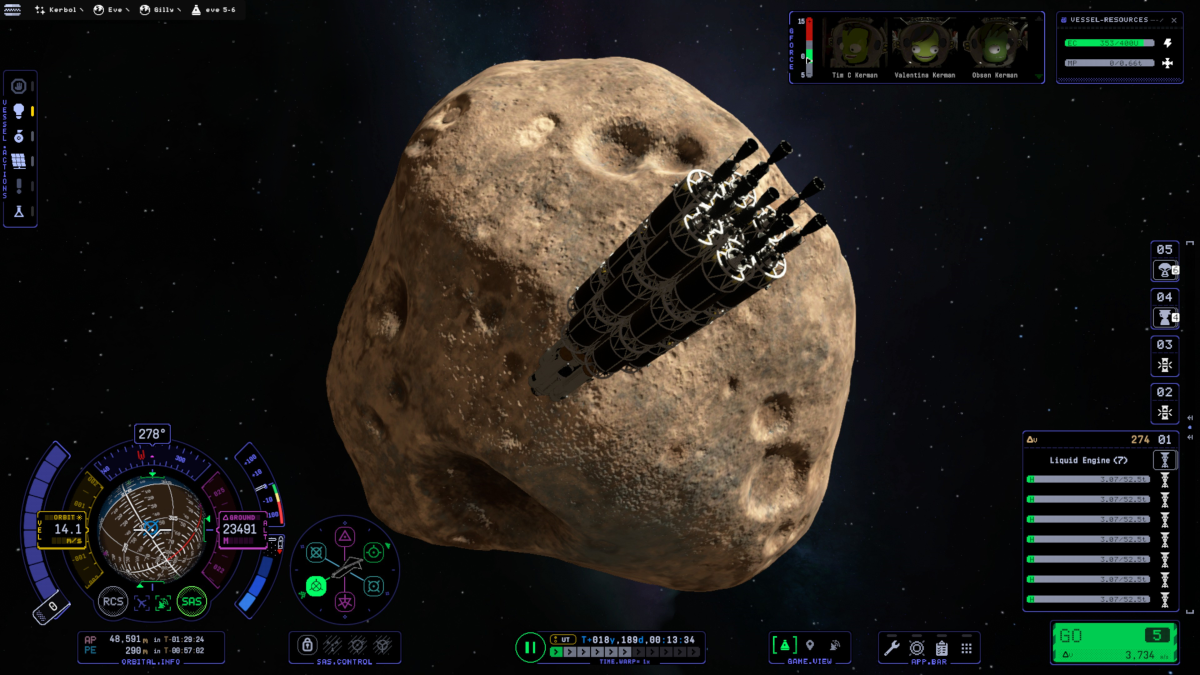Pause the game with the green pause button
The width and height of the screenshot is (1200, 675).
coord(530,647)
